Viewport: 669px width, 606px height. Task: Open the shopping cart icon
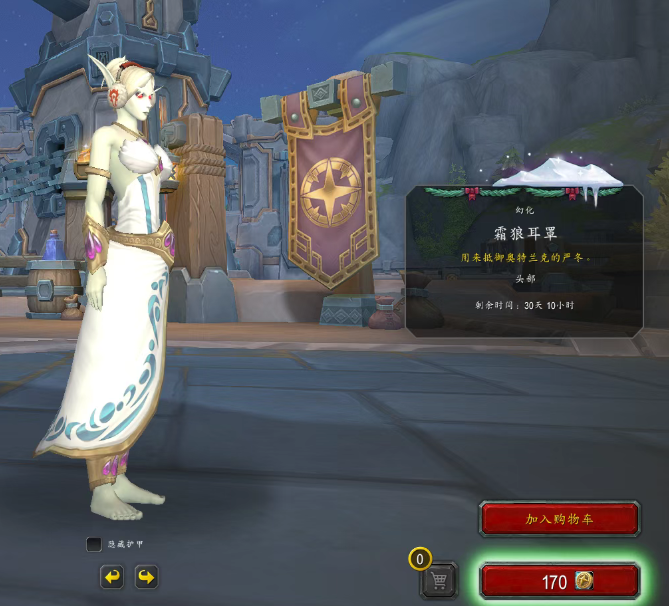coord(438,580)
